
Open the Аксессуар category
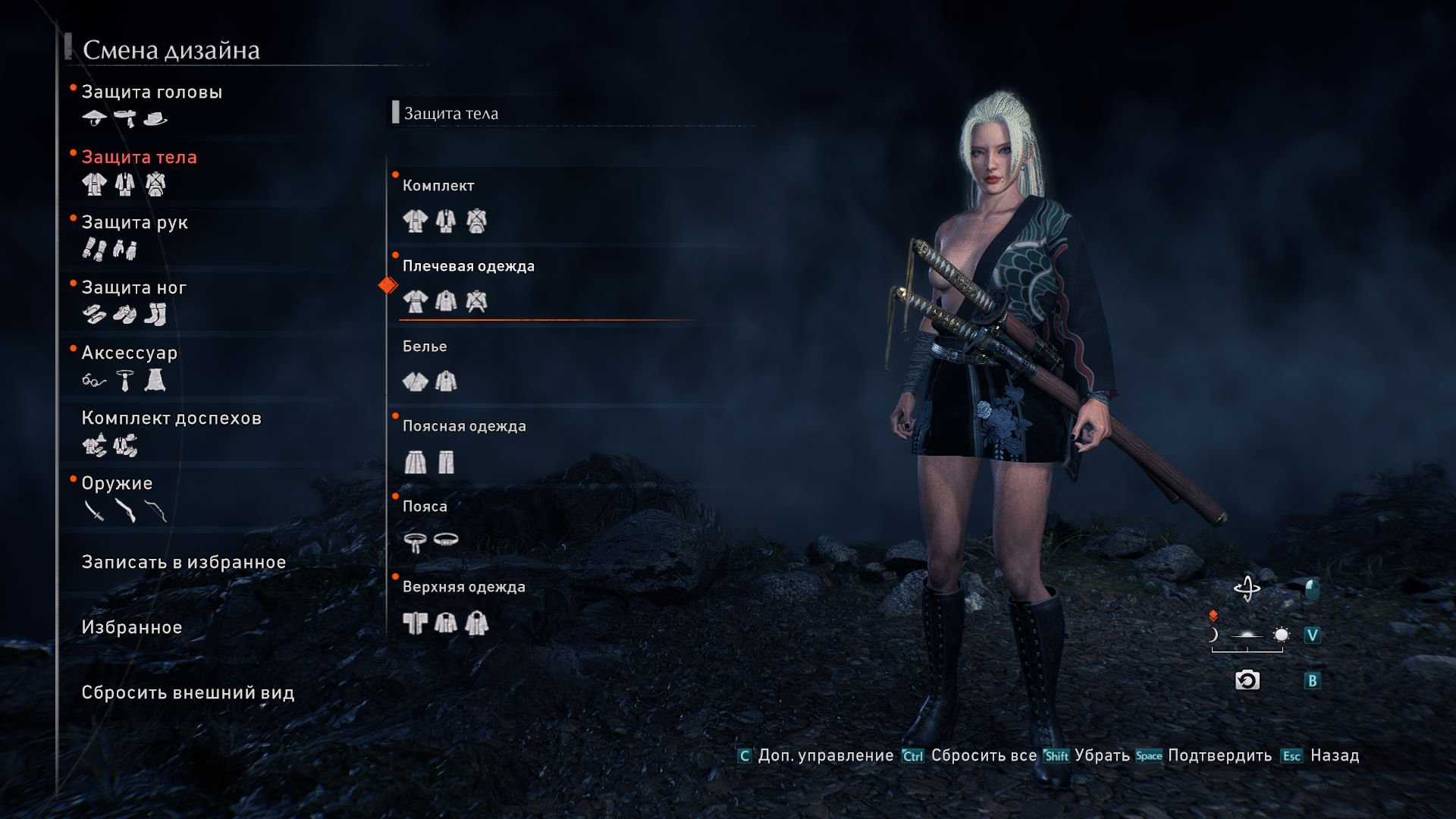[129, 353]
